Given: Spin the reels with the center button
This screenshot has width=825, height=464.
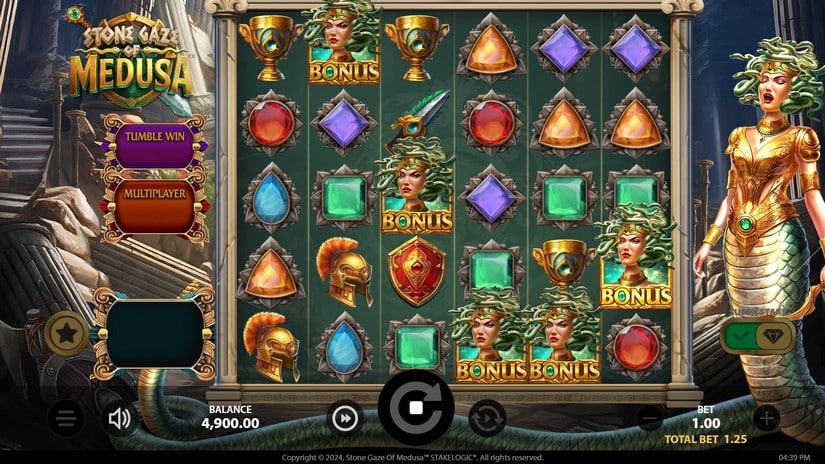Looking at the screenshot, I should pyautogui.click(x=415, y=408).
